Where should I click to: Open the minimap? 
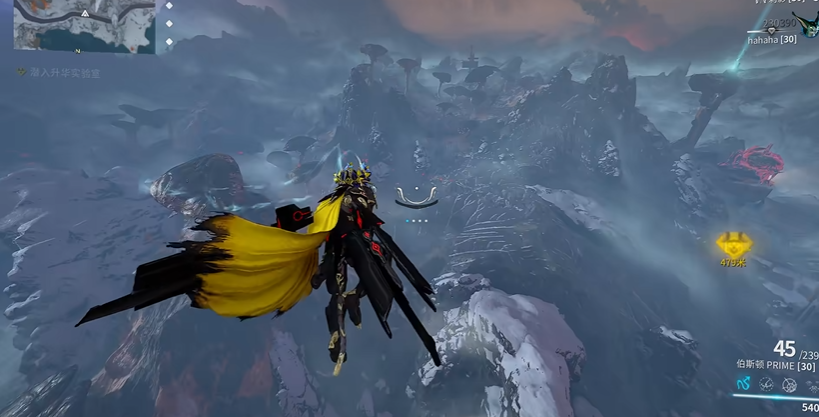pos(84,27)
